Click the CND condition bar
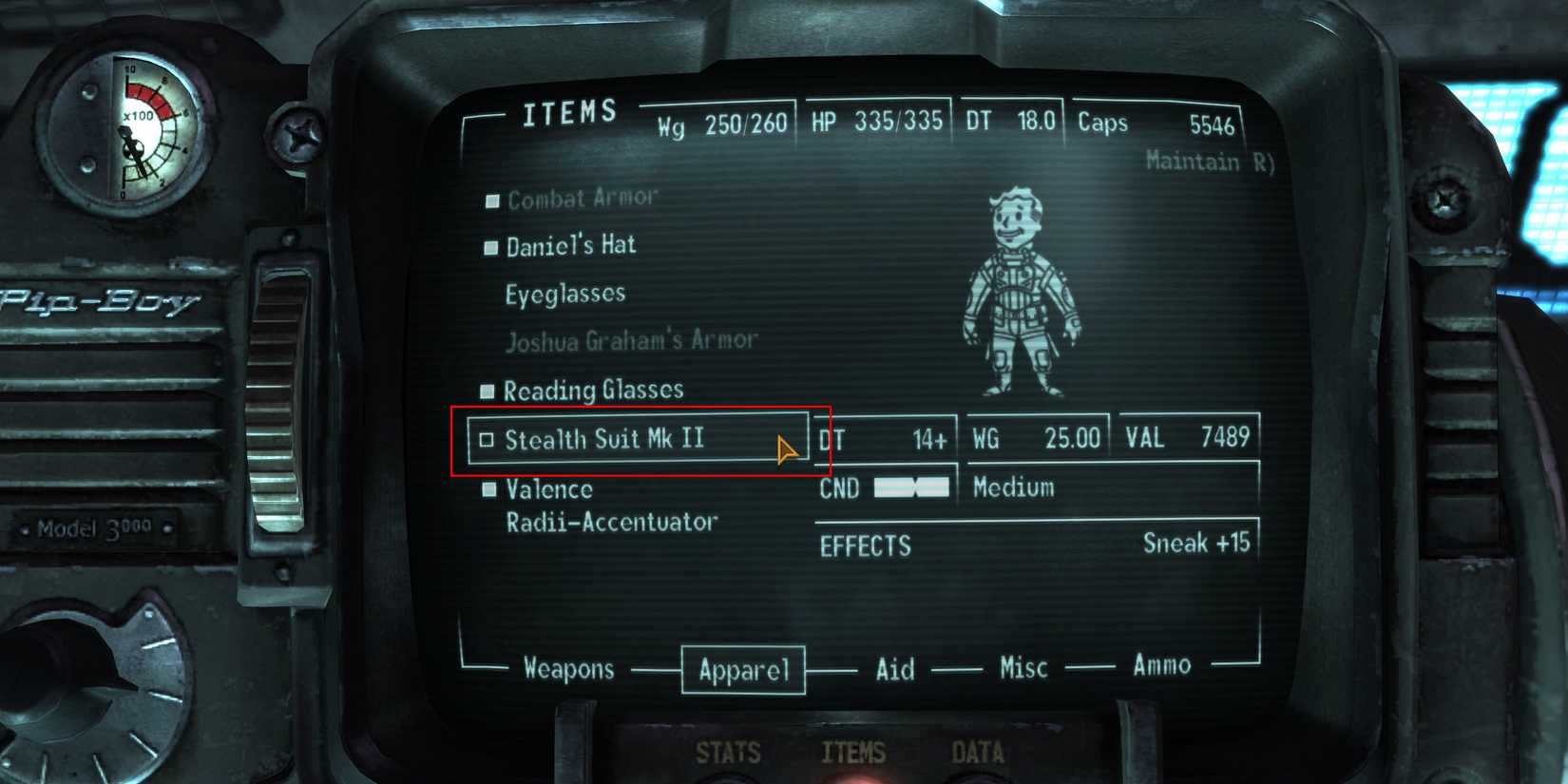This screenshot has width=1568, height=784. point(909,488)
